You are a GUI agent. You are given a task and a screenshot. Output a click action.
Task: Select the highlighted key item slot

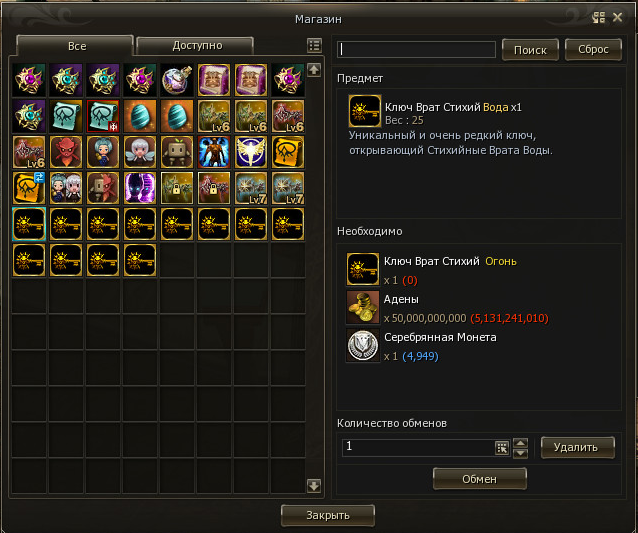coord(29,224)
